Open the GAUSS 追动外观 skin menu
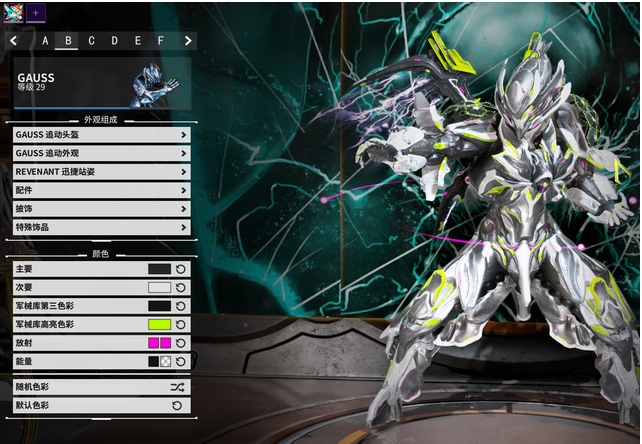This screenshot has height=444, width=642. coord(101,153)
